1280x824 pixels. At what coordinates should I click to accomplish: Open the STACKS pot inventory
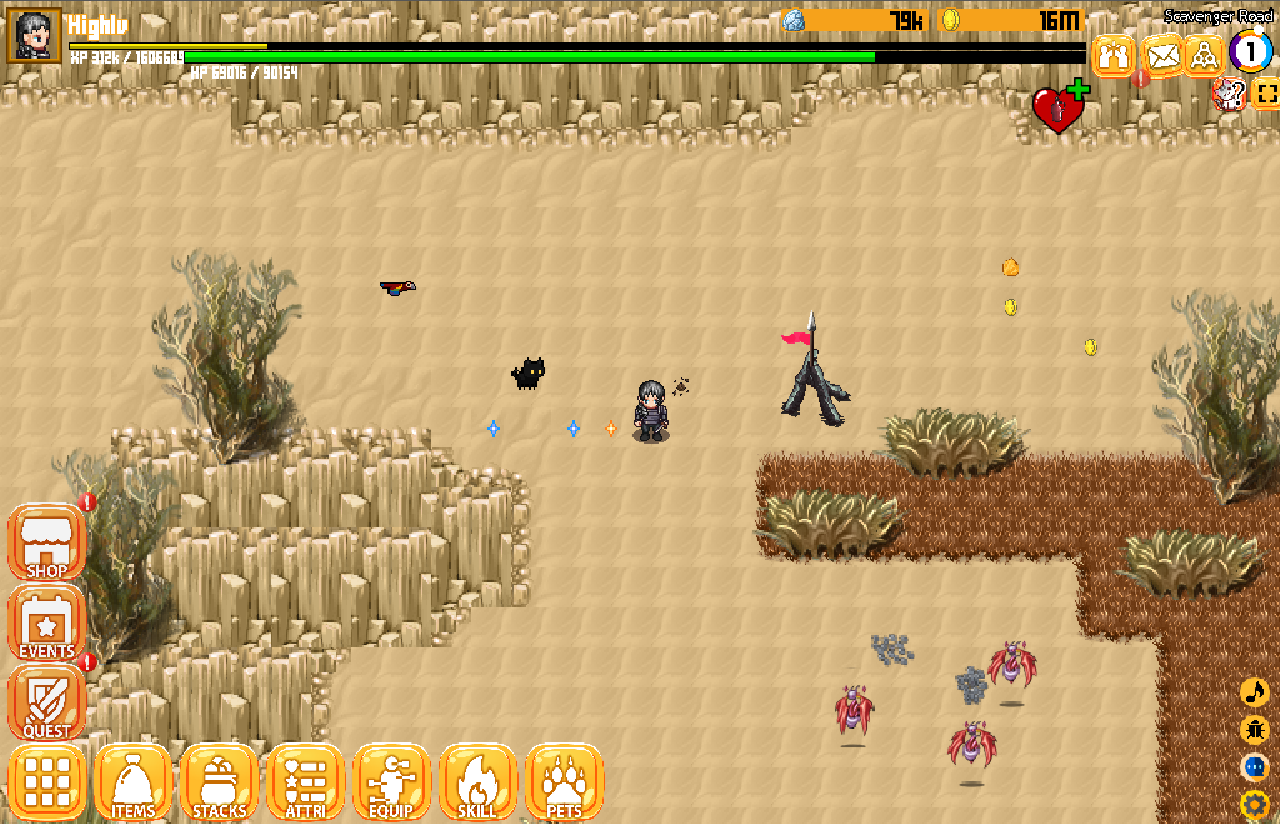[x=219, y=782]
